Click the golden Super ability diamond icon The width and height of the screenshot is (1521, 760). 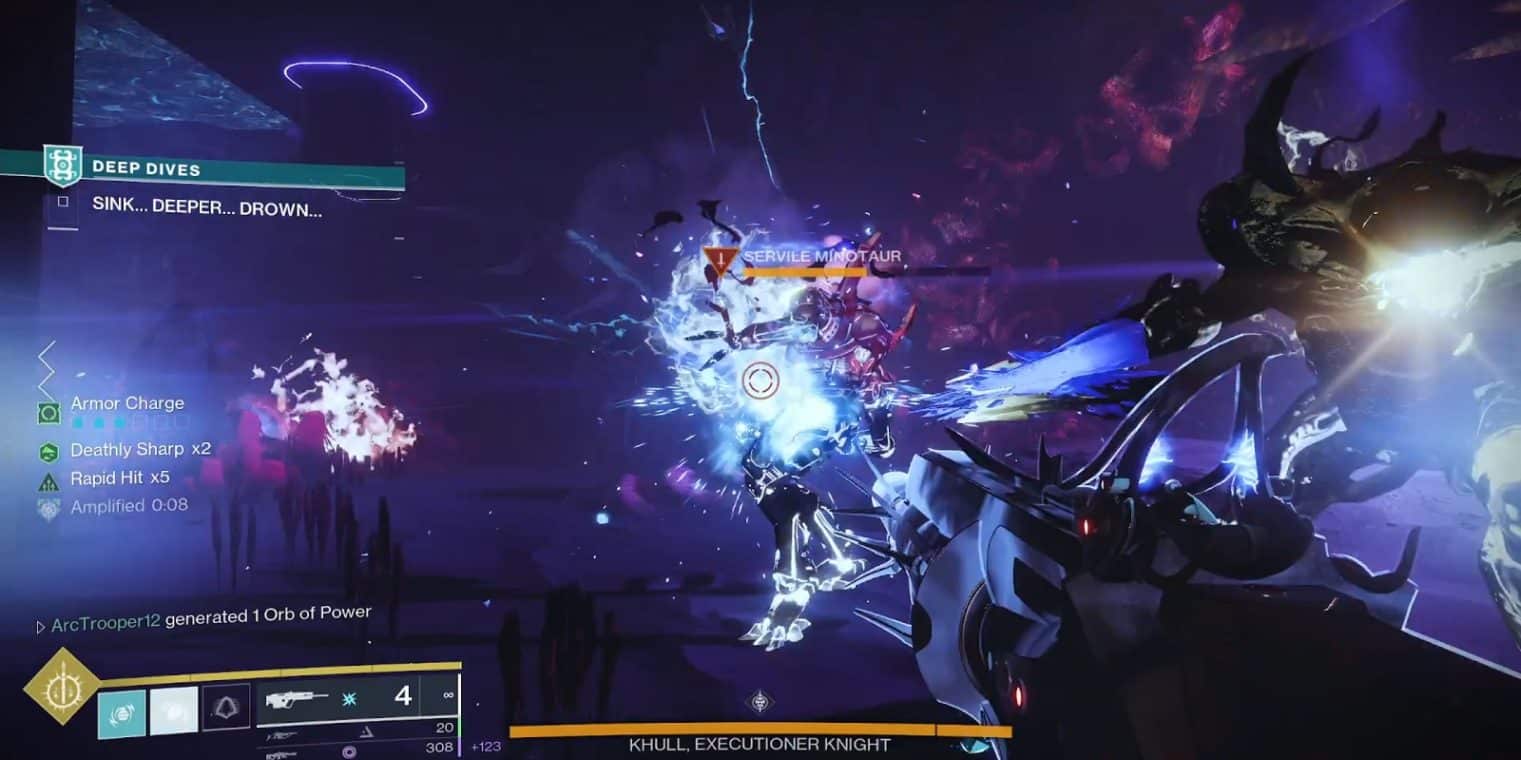pyautogui.click(x=61, y=685)
